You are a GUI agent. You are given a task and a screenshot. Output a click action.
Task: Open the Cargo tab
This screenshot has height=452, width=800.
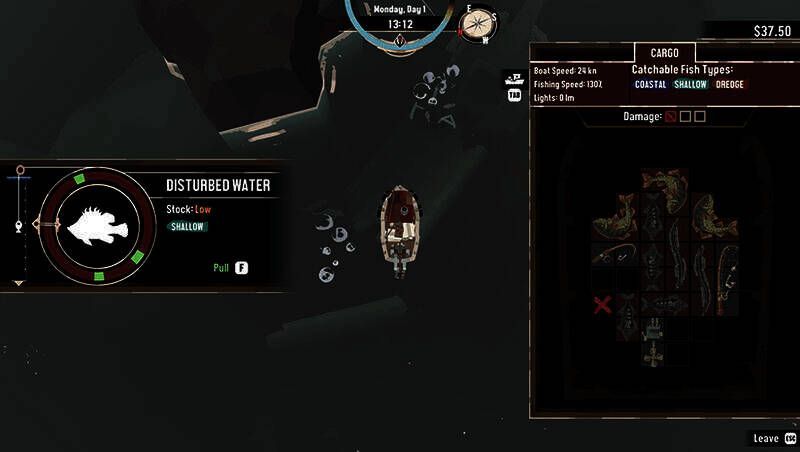coord(664,52)
